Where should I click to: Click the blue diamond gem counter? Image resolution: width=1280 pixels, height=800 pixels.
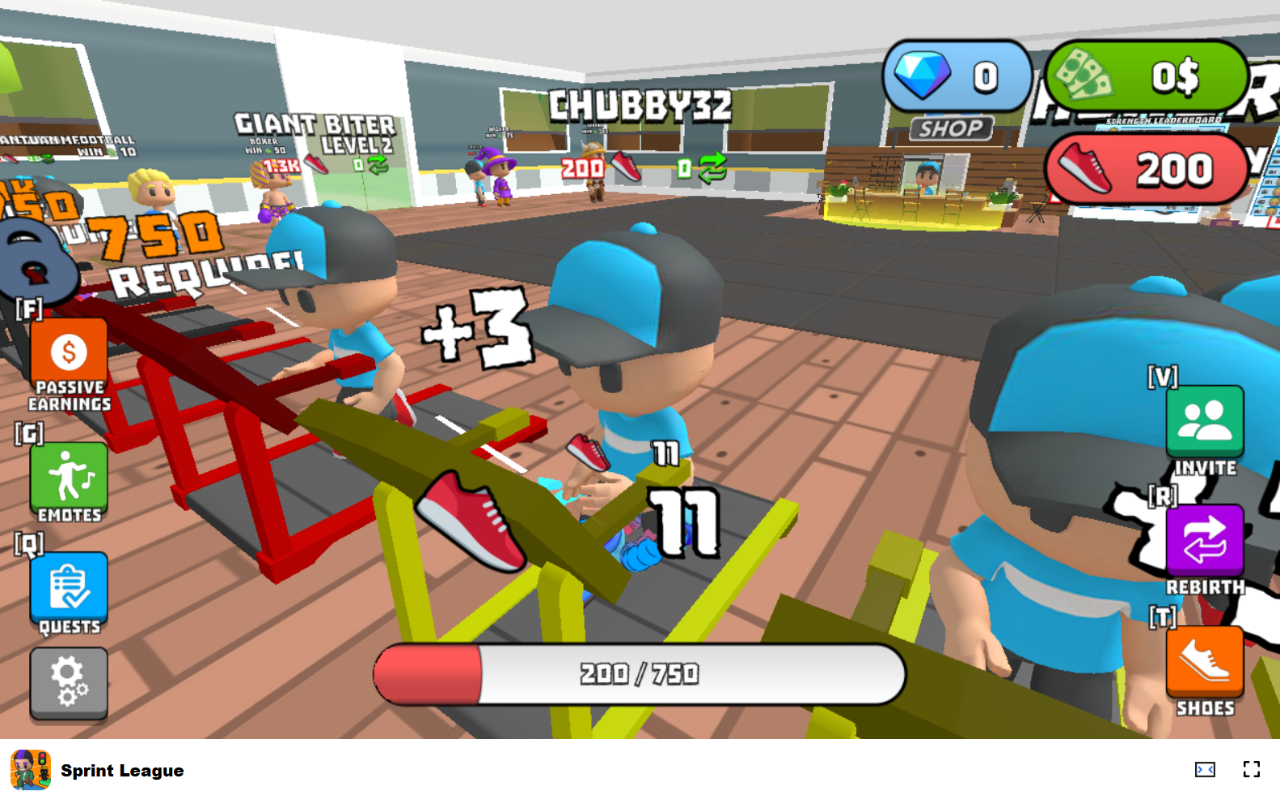(957, 76)
